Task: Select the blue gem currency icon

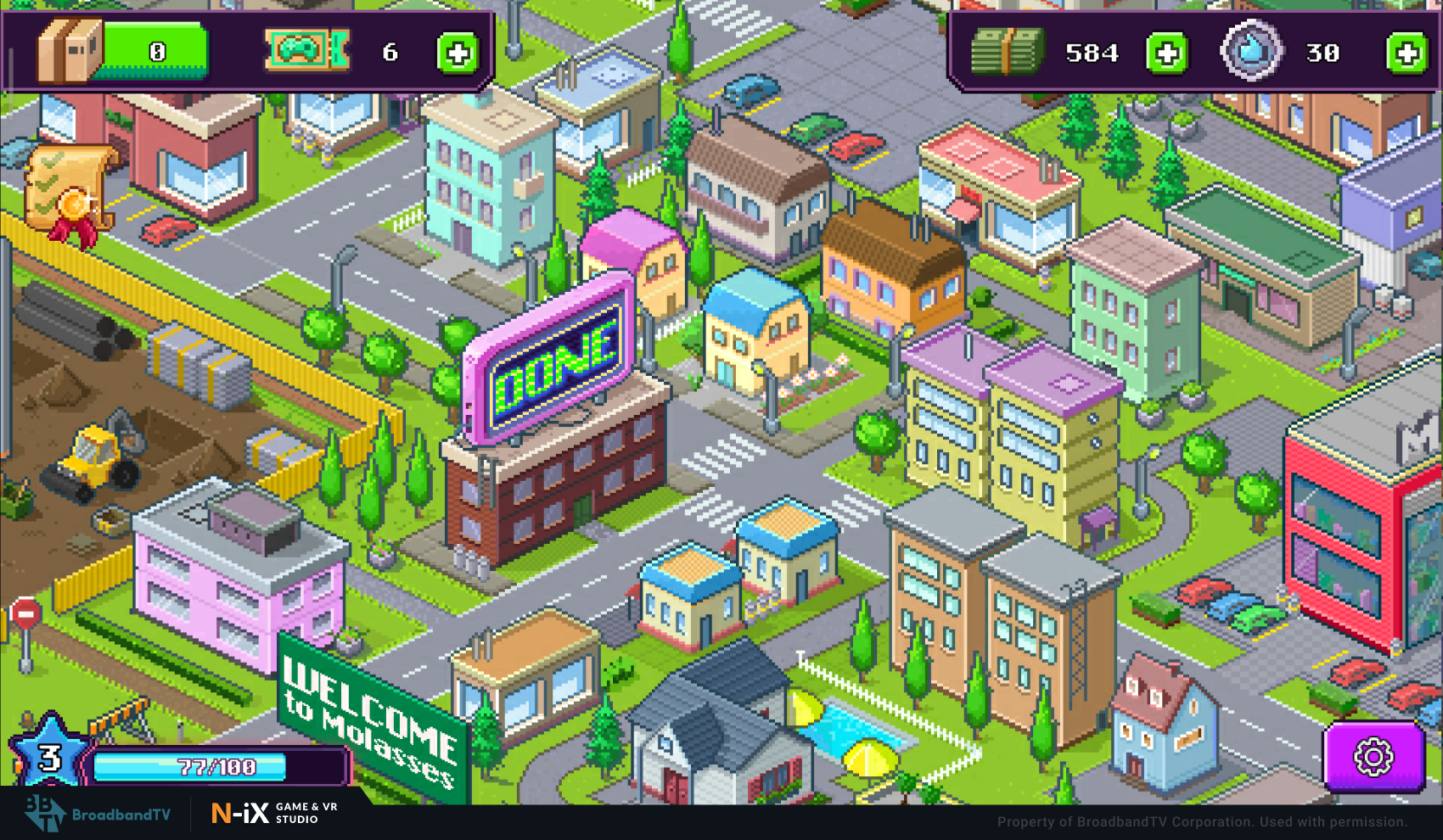Action: [1250, 51]
